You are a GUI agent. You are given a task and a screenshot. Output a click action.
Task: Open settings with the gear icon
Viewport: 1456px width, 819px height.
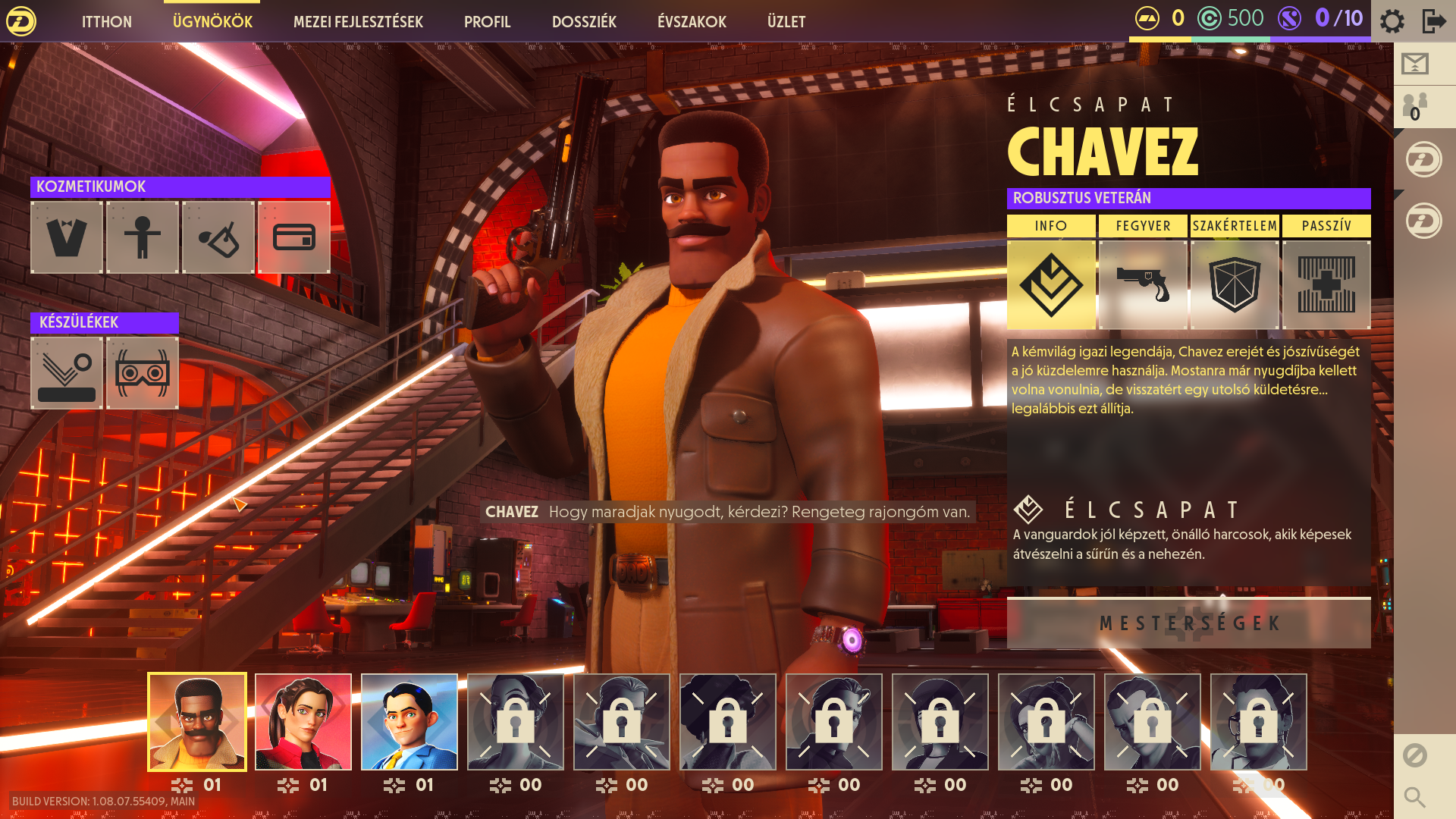1392,20
